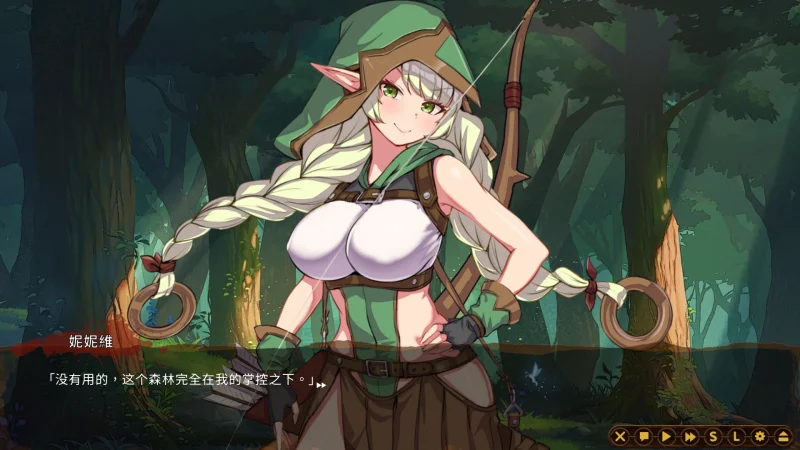The width and height of the screenshot is (800, 450).
Task: Open the save menu with the S button
Action: click(713, 436)
